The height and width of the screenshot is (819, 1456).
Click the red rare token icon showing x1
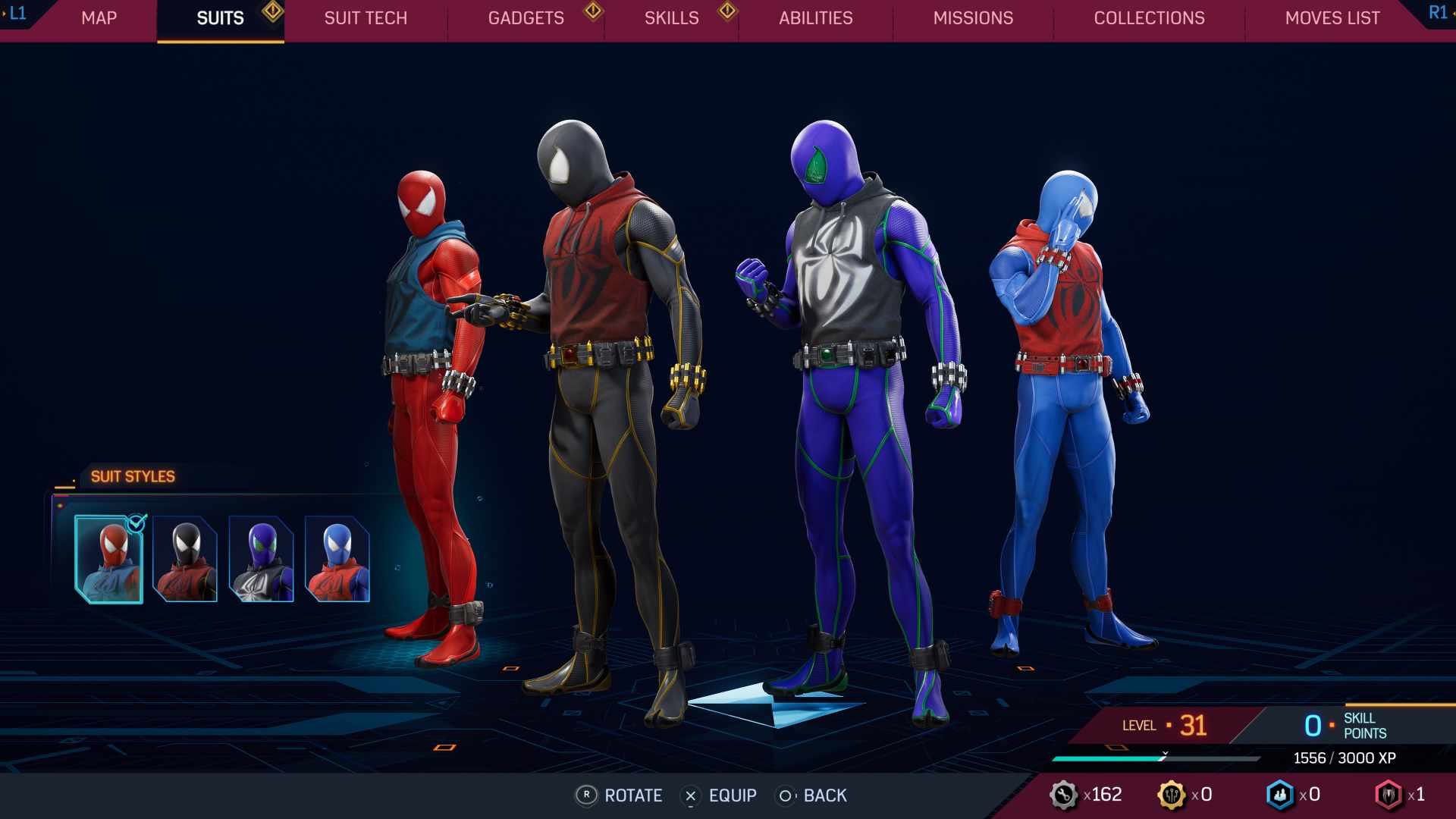[x=1389, y=795]
